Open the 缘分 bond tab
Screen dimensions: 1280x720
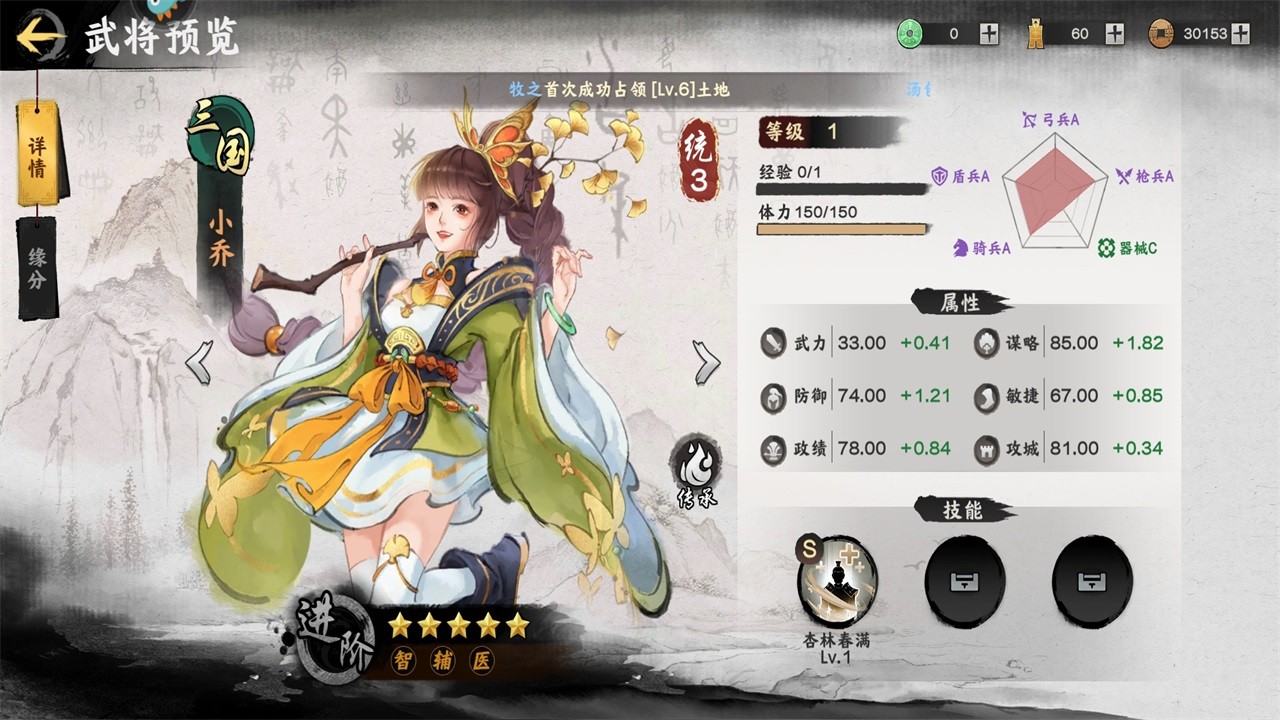click(37, 267)
